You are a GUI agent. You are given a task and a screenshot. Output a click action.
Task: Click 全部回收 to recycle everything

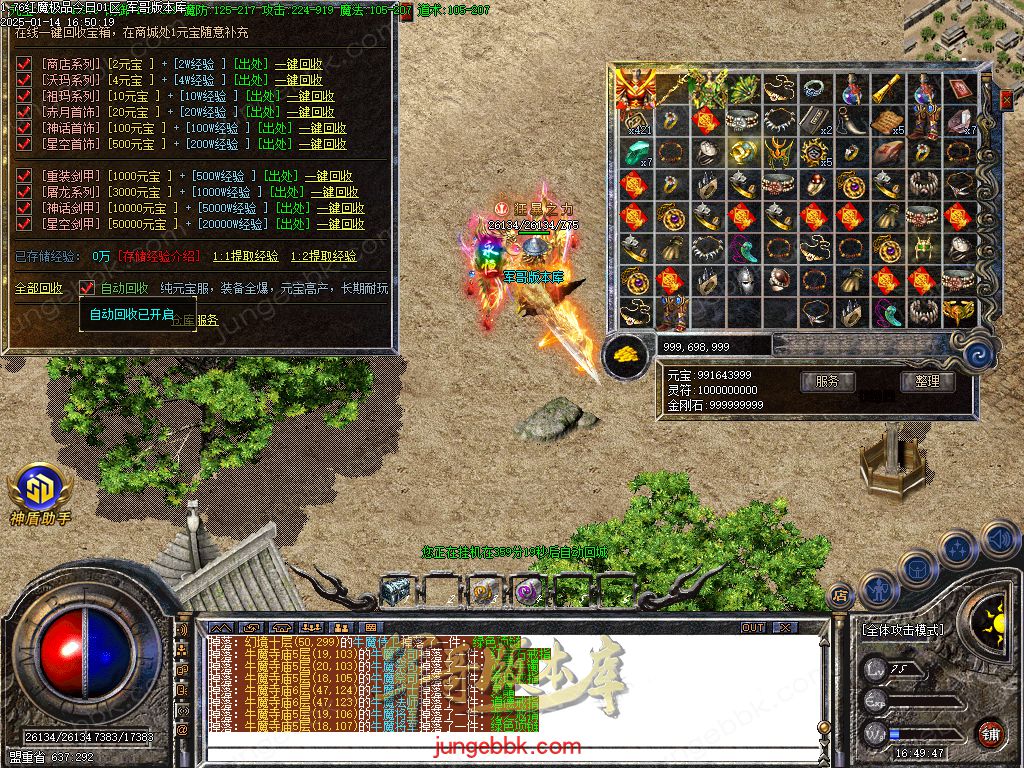click(x=38, y=288)
